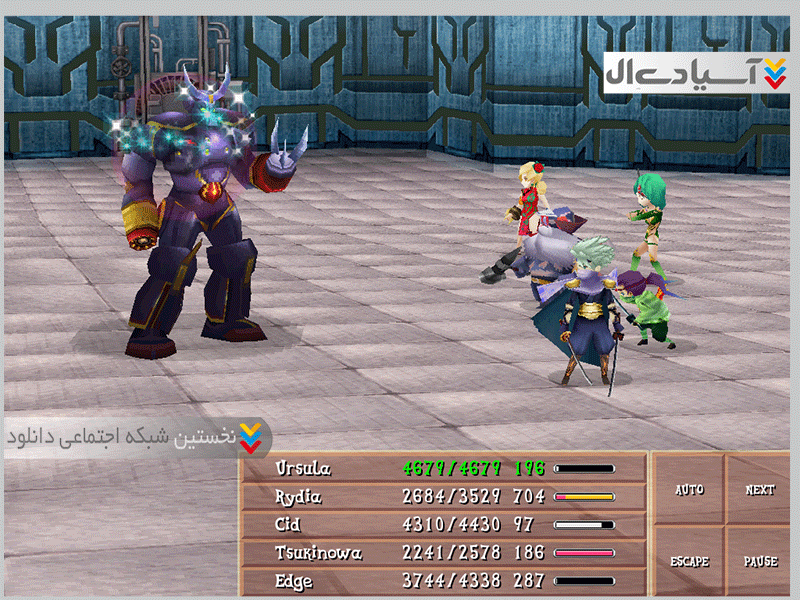Screen dimensions: 800x600
Task: Click Cid's row in party panel
Action: [443, 524]
